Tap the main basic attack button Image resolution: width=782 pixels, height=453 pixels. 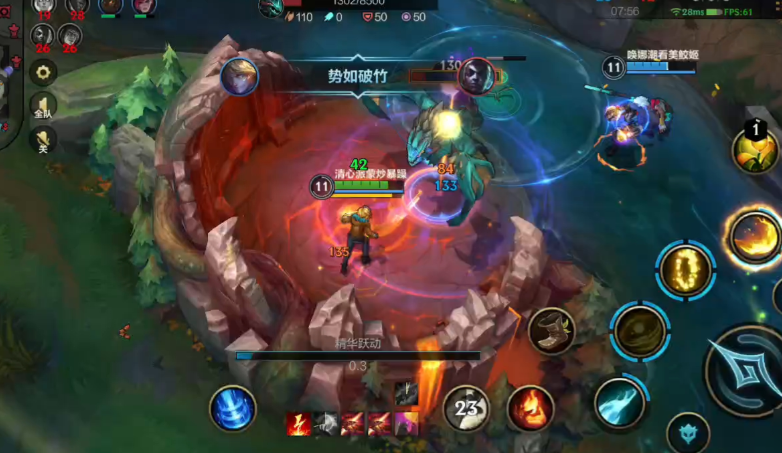[x=745, y=370]
